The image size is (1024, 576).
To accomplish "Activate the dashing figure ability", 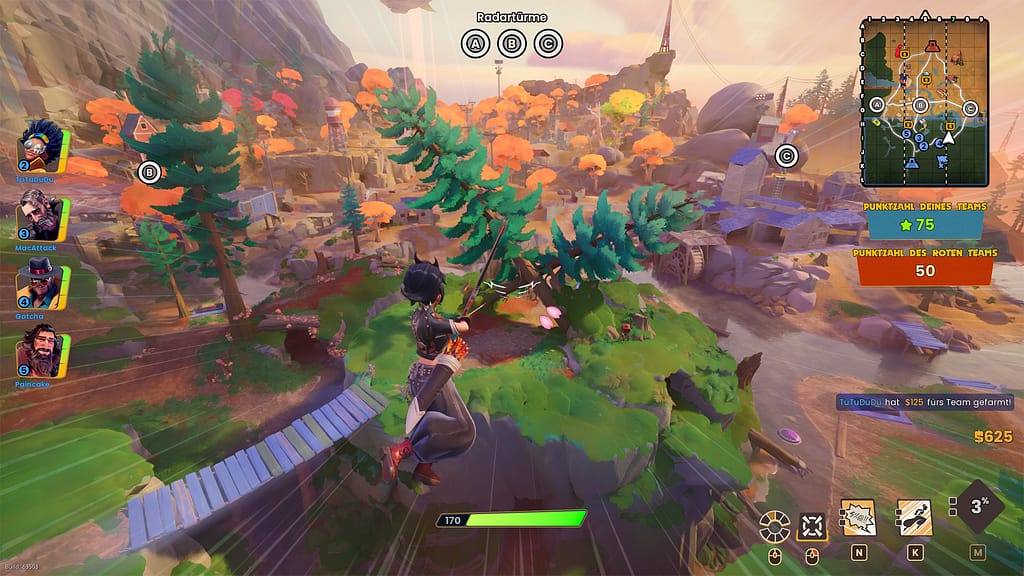I will 914,516.
